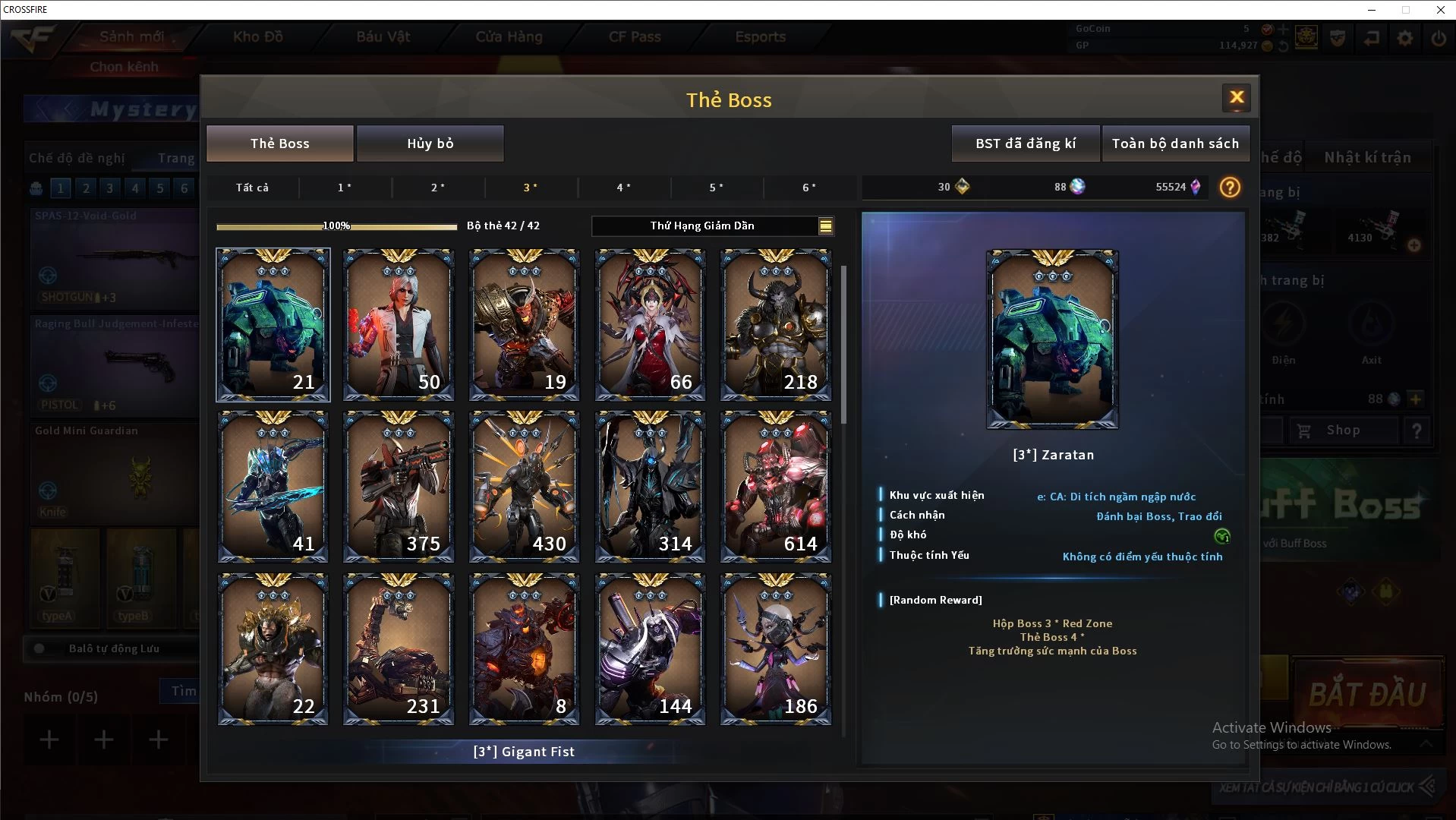
Task: Select the boss card with count 614
Action: pyautogui.click(x=775, y=487)
